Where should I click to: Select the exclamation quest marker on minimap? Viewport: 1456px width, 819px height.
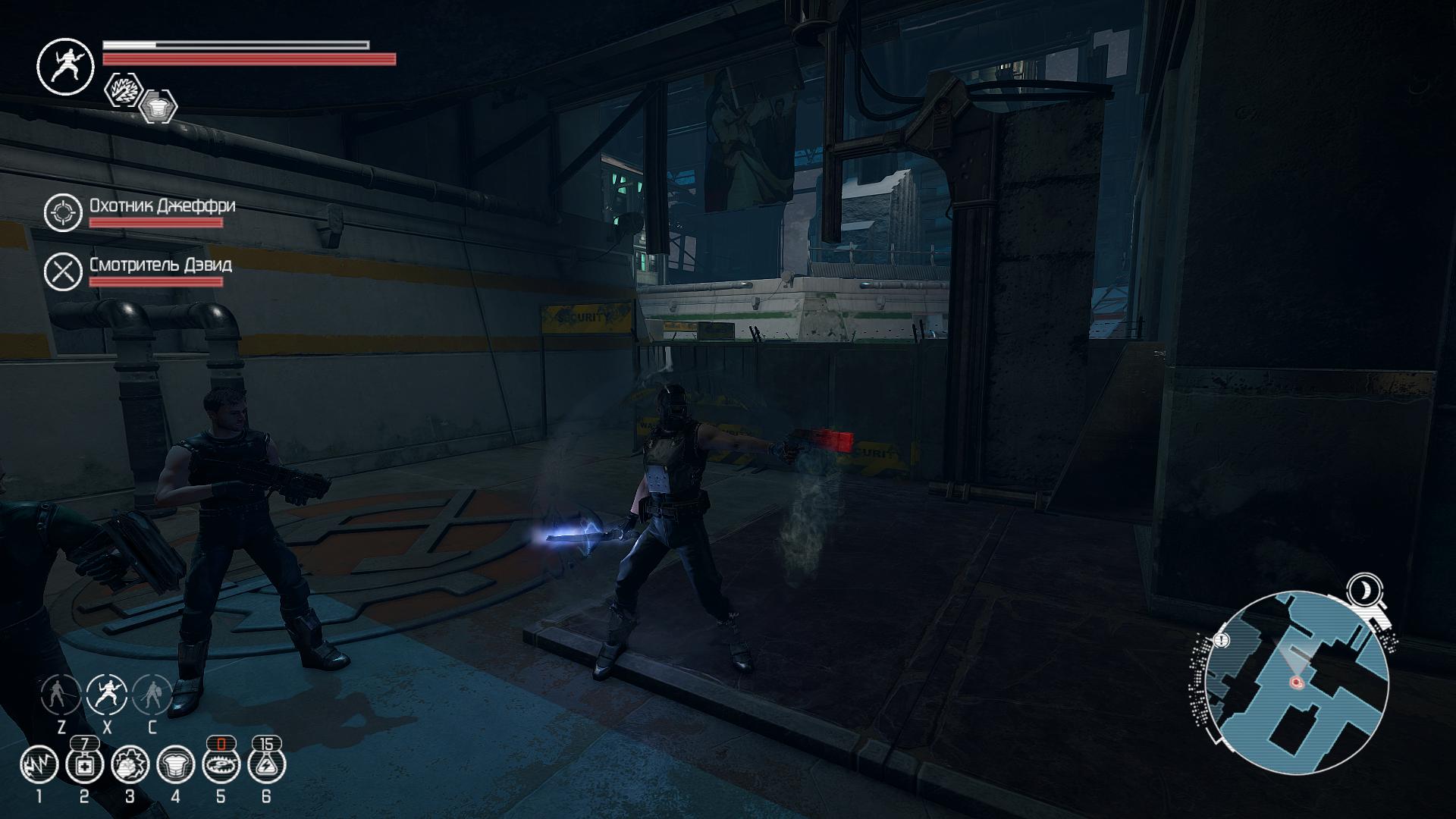(x=1221, y=641)
